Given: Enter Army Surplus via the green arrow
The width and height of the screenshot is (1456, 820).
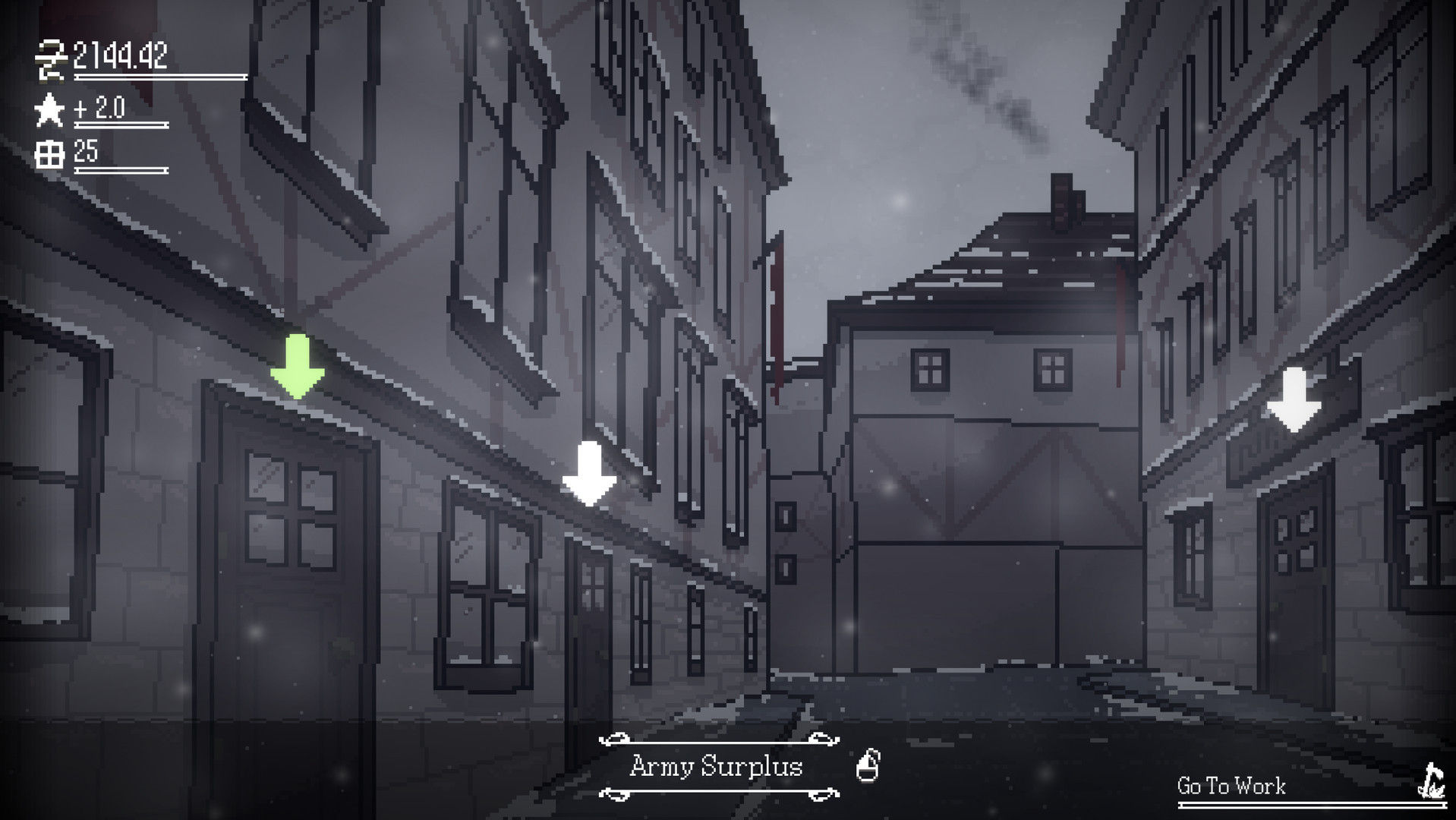Looking at the screenshot, I should pyautogui.click(x=298, y=367).
